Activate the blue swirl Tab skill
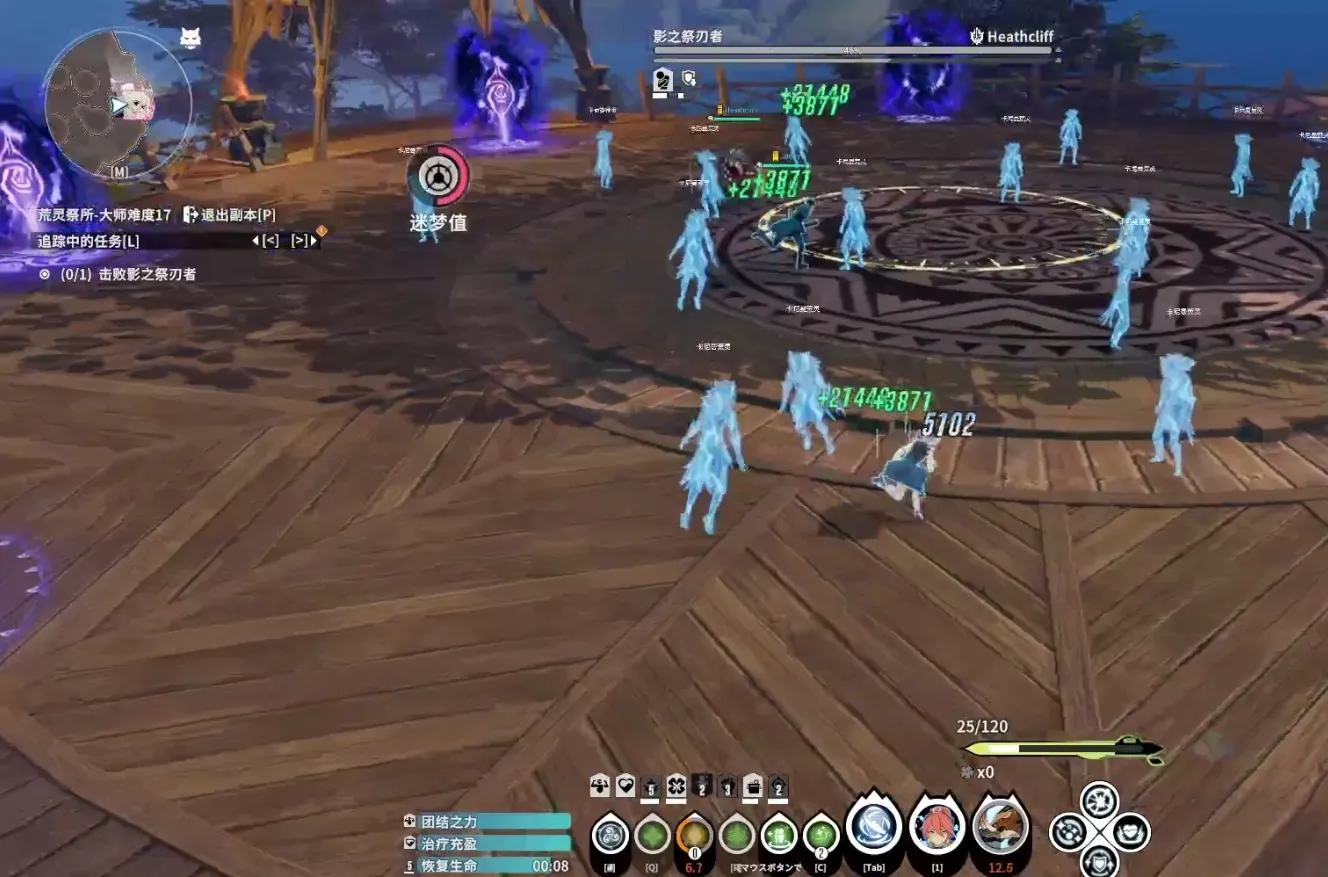The height and width of the screenshot is (877, 1328). (874, 828)
